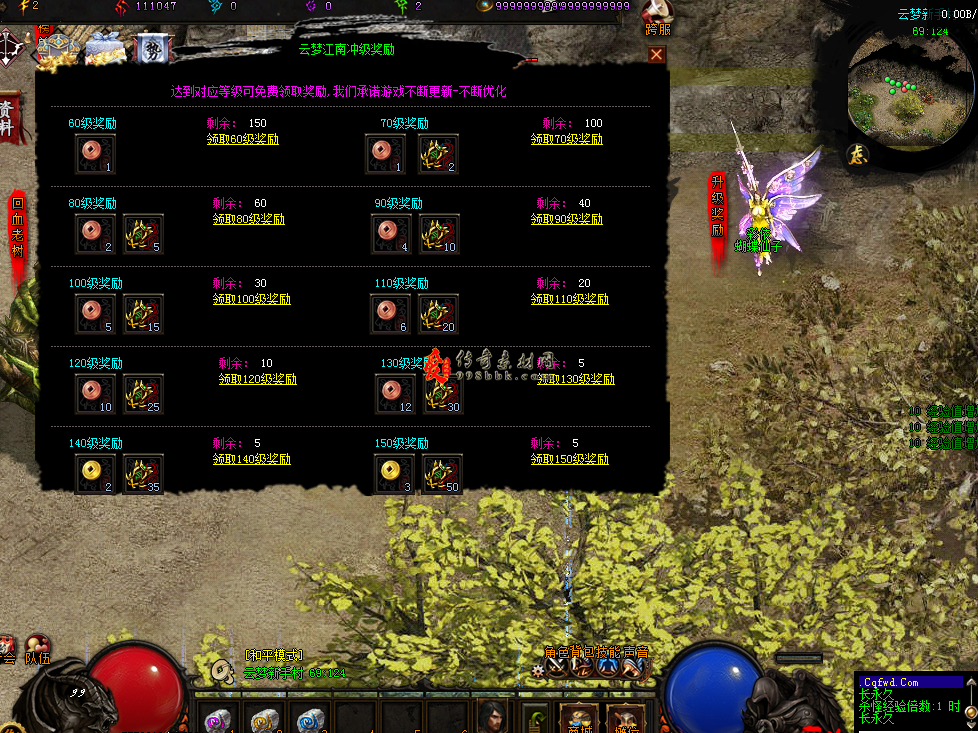
Task: Open the treasure chest icon at top
Action: [58, 47]
